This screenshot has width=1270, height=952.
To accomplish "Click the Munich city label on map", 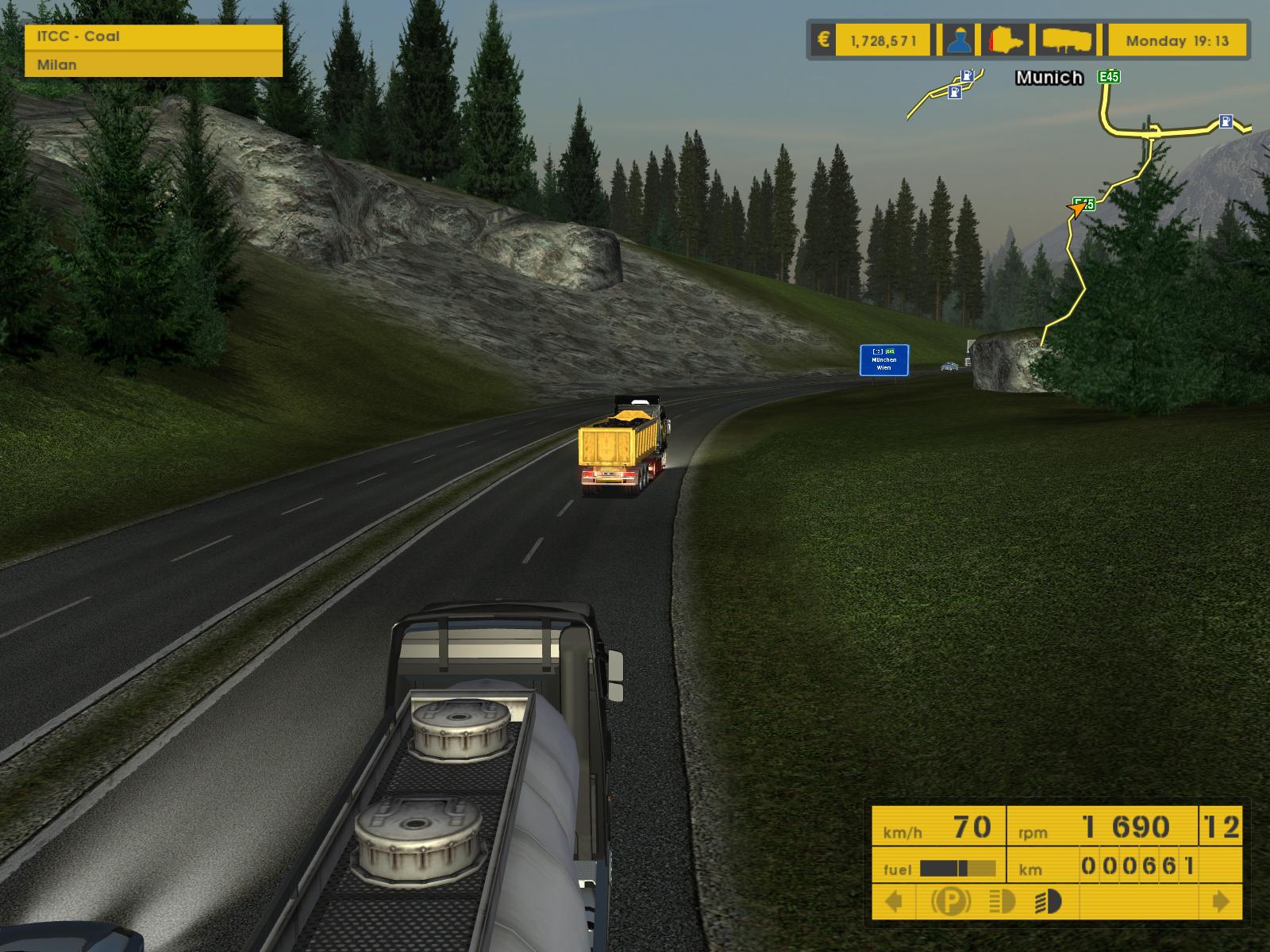I will pos(1049,78).
